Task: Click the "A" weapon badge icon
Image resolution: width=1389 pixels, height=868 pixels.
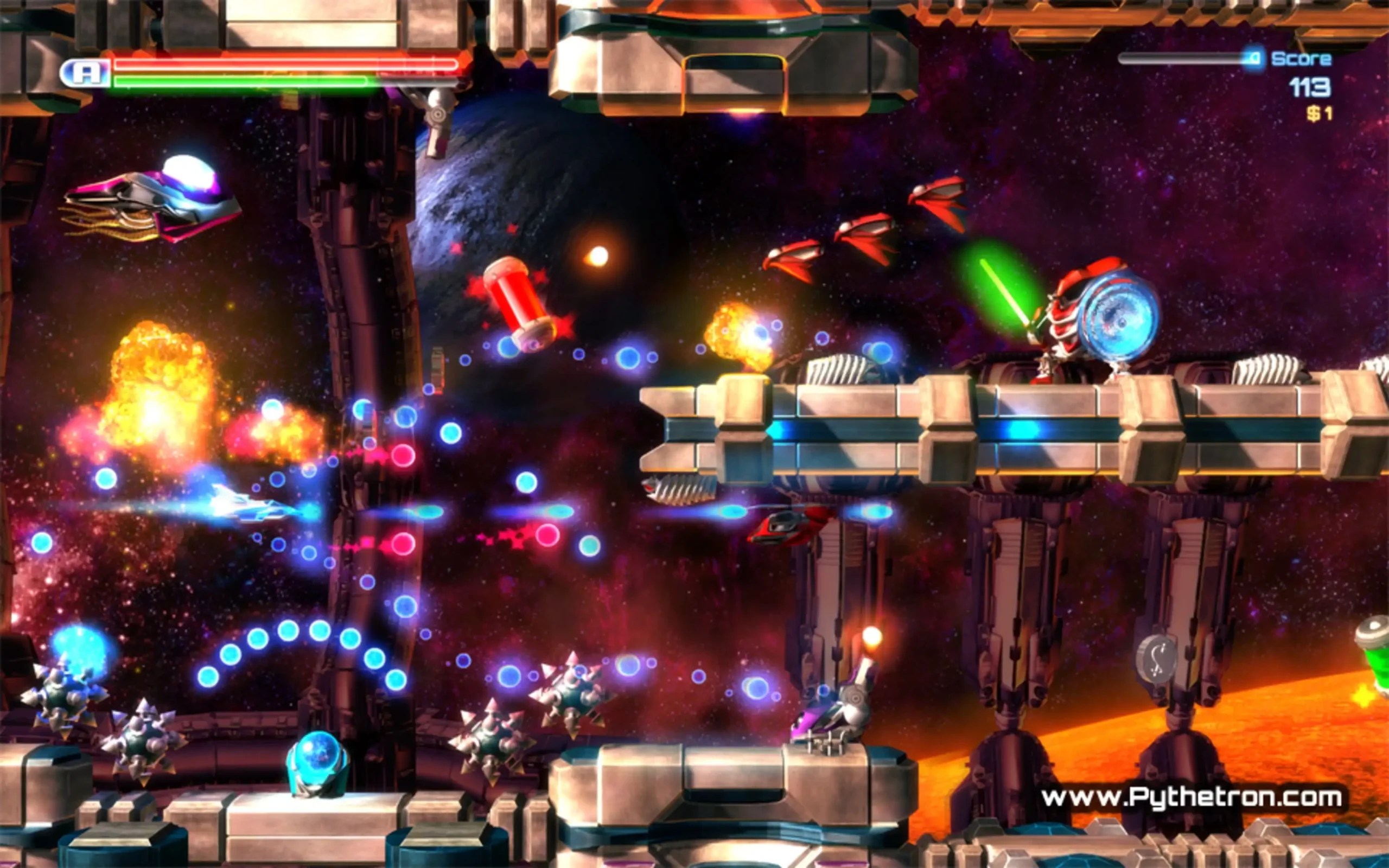Action: click(86, 73)
